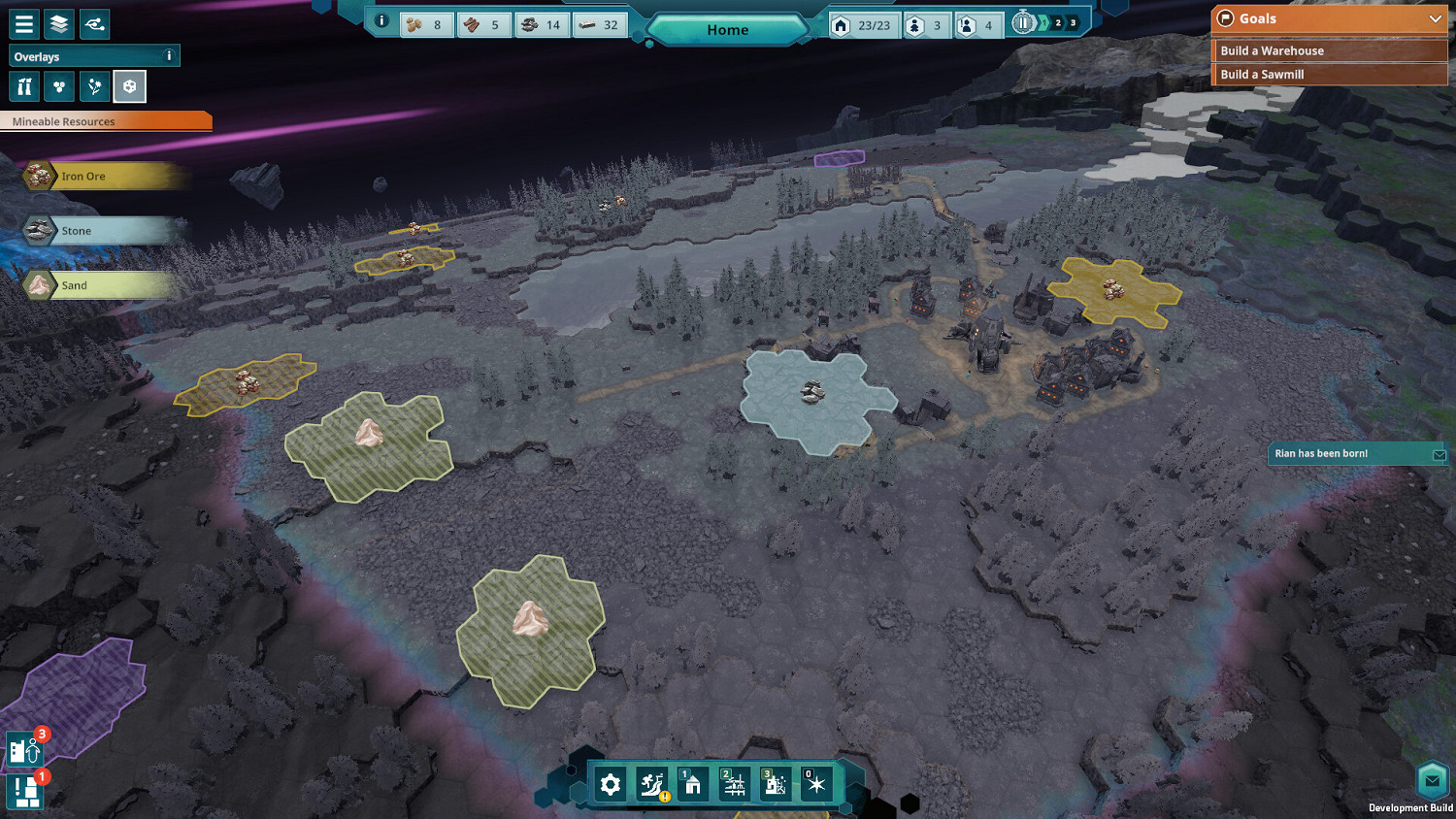This screenshot has height=819, width=1456.
Task: Click the stacked layers button
Action: pyautogui.click(x=59, y=24)
